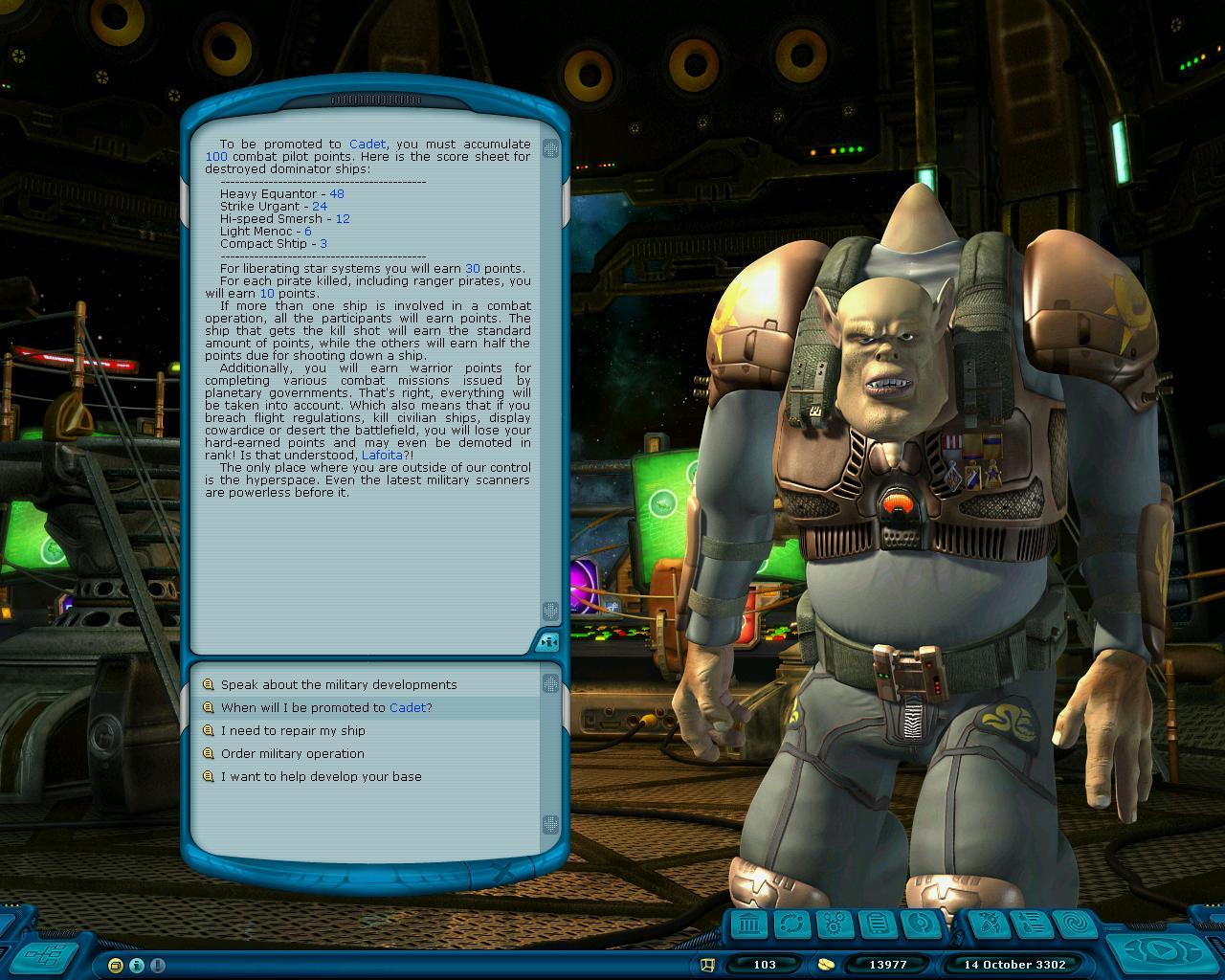The height and width of the screenshot is (980, 1225).
Task: Select "I need to repair my ship"
Action: 293,730
